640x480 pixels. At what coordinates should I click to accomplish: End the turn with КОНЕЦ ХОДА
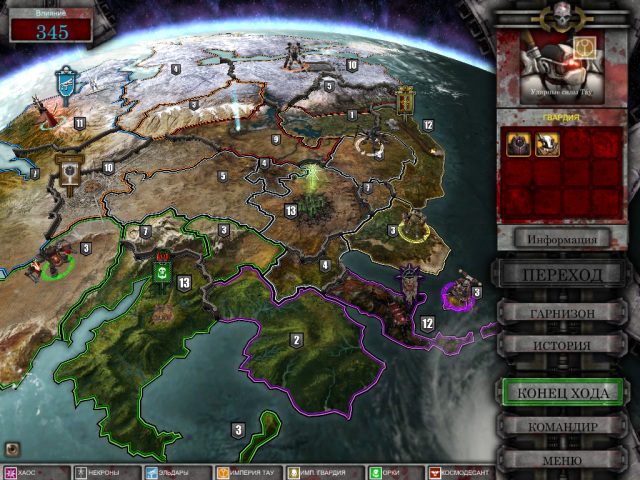click(563, 392)
